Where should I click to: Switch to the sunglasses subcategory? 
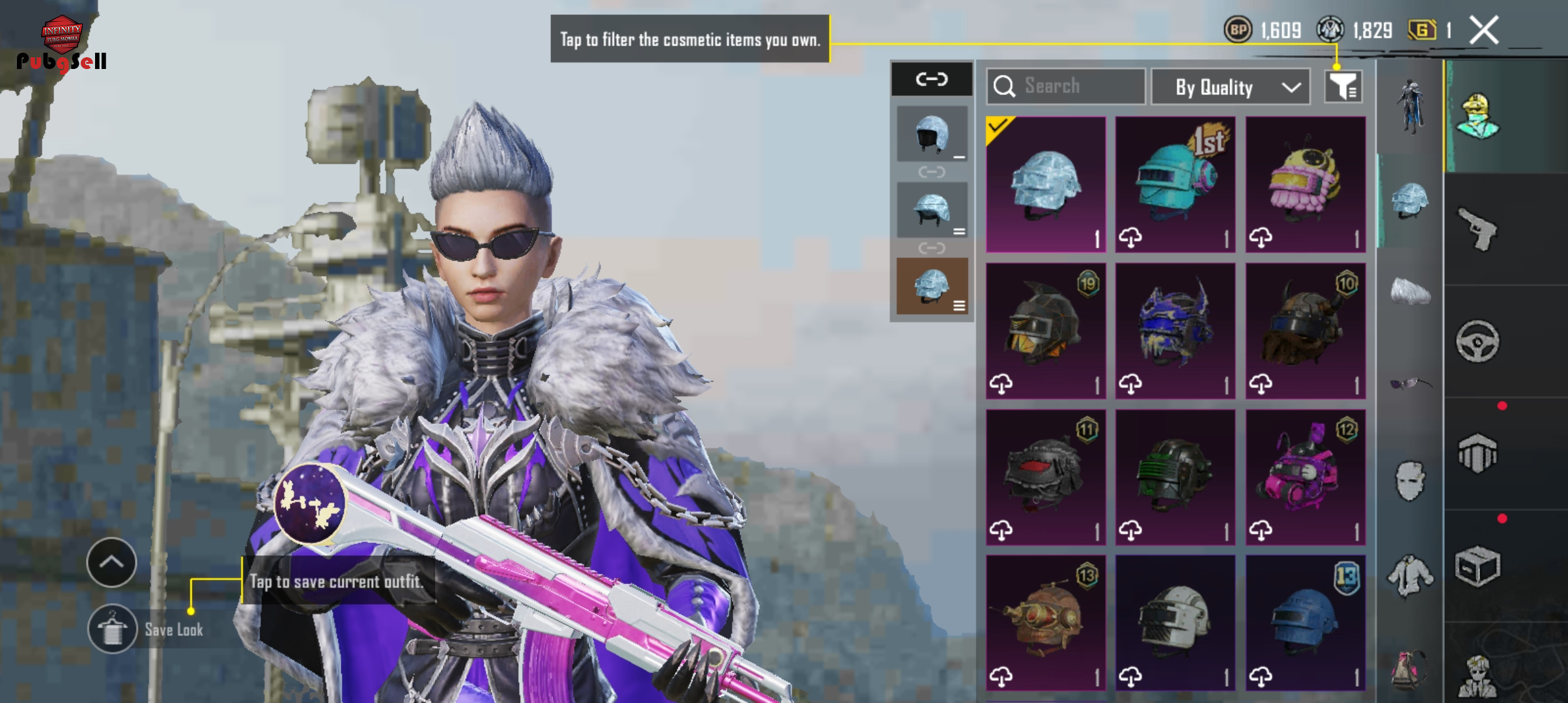1410,384
